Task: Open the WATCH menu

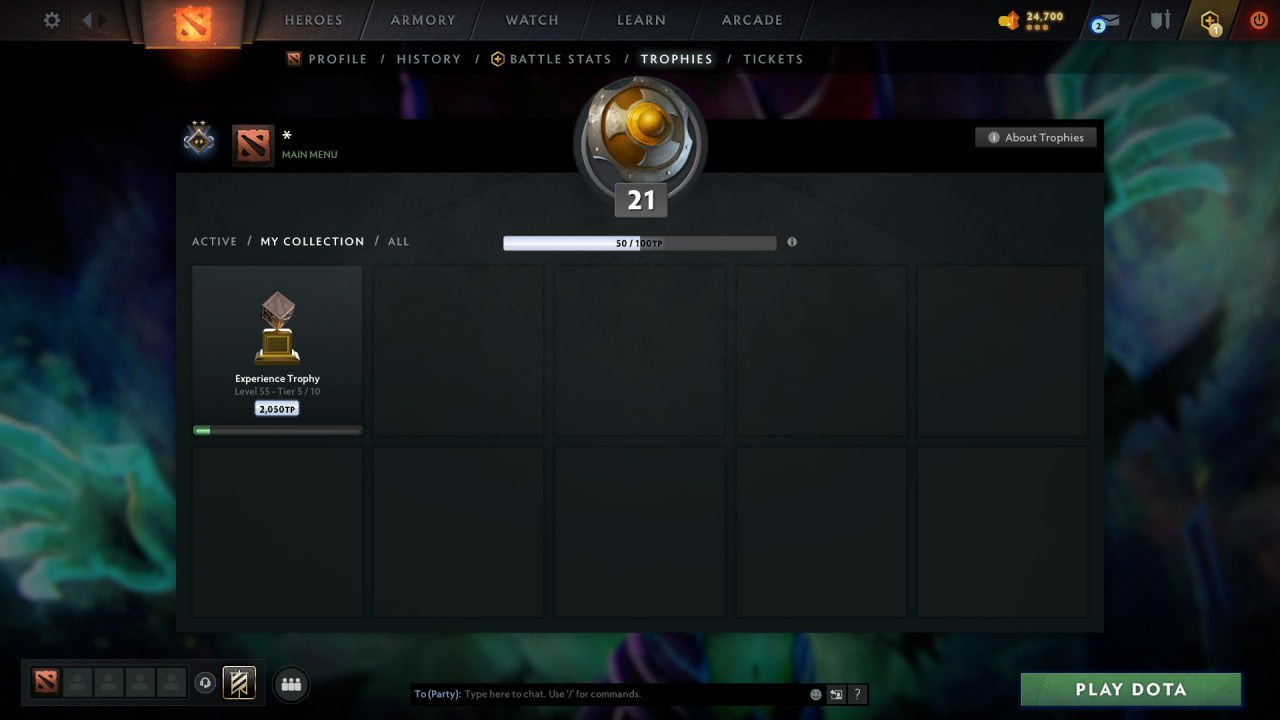Action: tap(531, 20)
